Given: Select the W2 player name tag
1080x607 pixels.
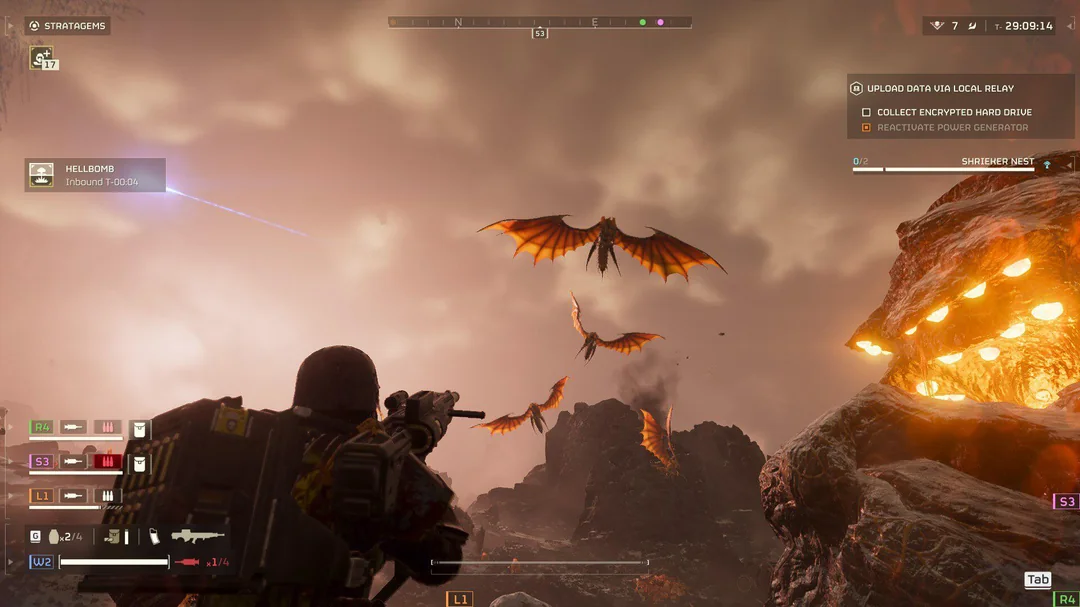Looking at the screenshot, I should [x=41, y=562].
